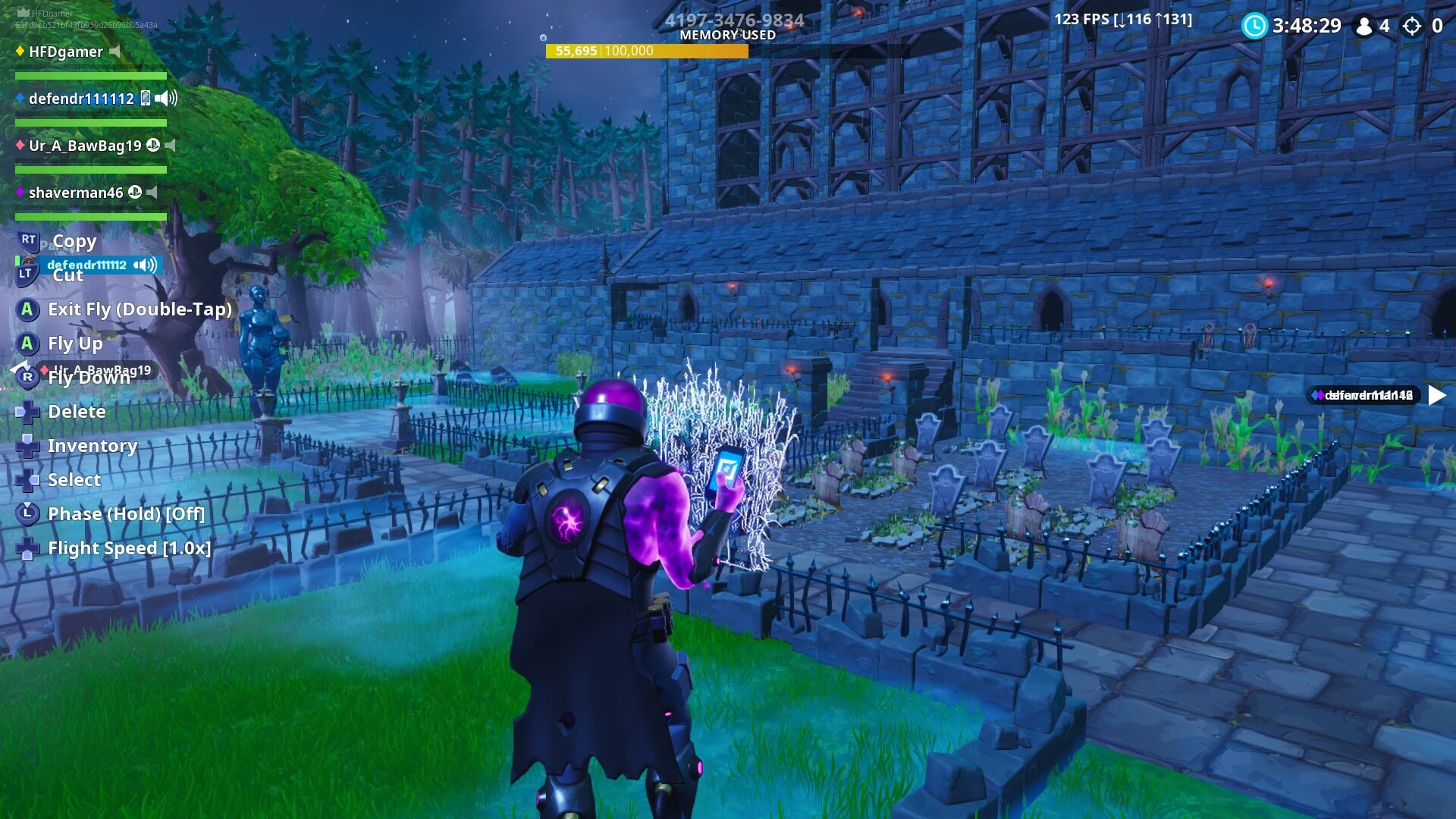Click the Copy tool's RT icon

click(x=28, y=240)
